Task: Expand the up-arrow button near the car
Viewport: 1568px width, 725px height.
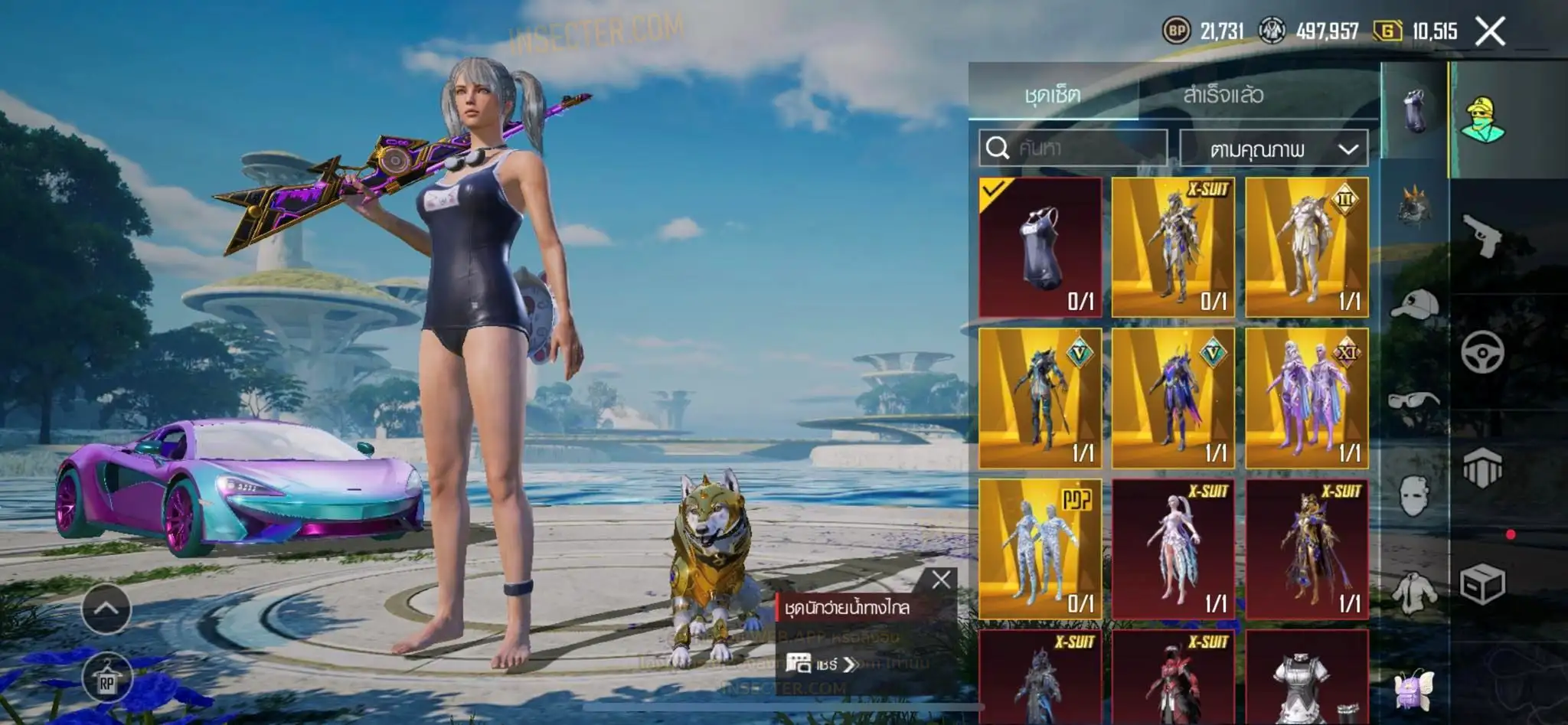Action: click(106, 609)
